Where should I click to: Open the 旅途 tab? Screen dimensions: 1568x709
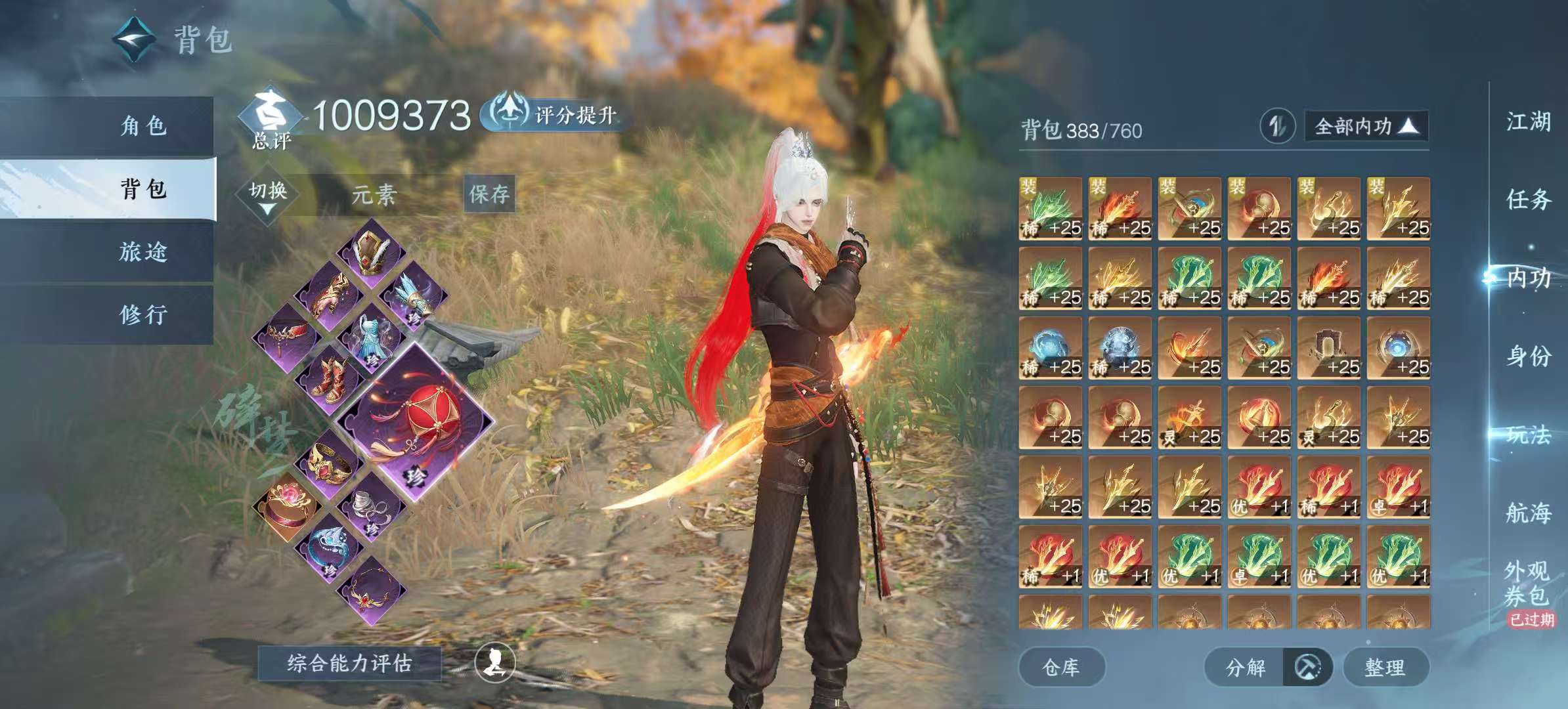[x=143, y=252]
